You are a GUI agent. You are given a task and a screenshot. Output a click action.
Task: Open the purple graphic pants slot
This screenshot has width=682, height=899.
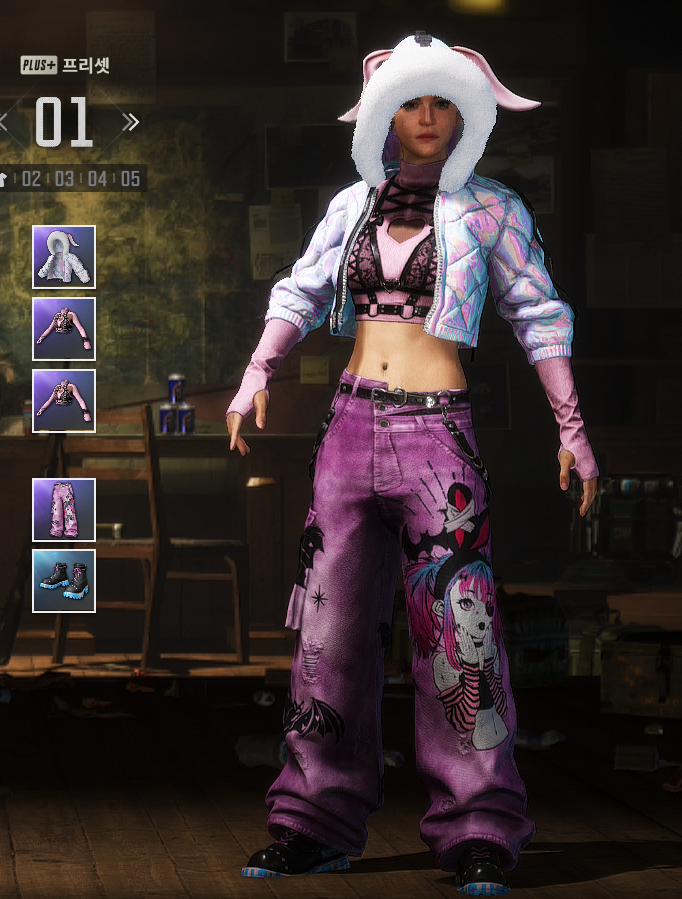click(64, 509)
